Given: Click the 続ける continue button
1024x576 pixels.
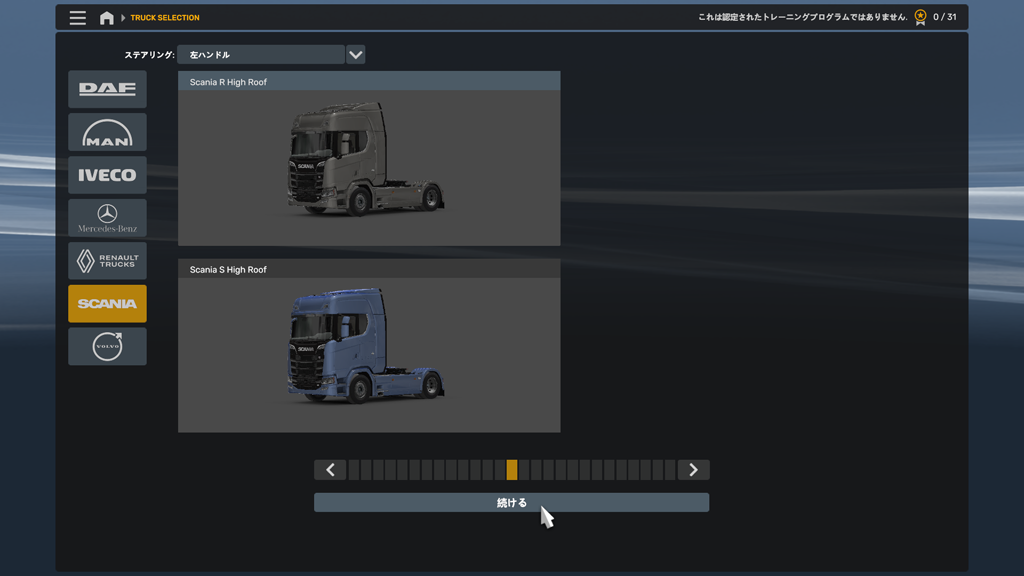Looking at the screenshot, I should click(x=511, y=502).
